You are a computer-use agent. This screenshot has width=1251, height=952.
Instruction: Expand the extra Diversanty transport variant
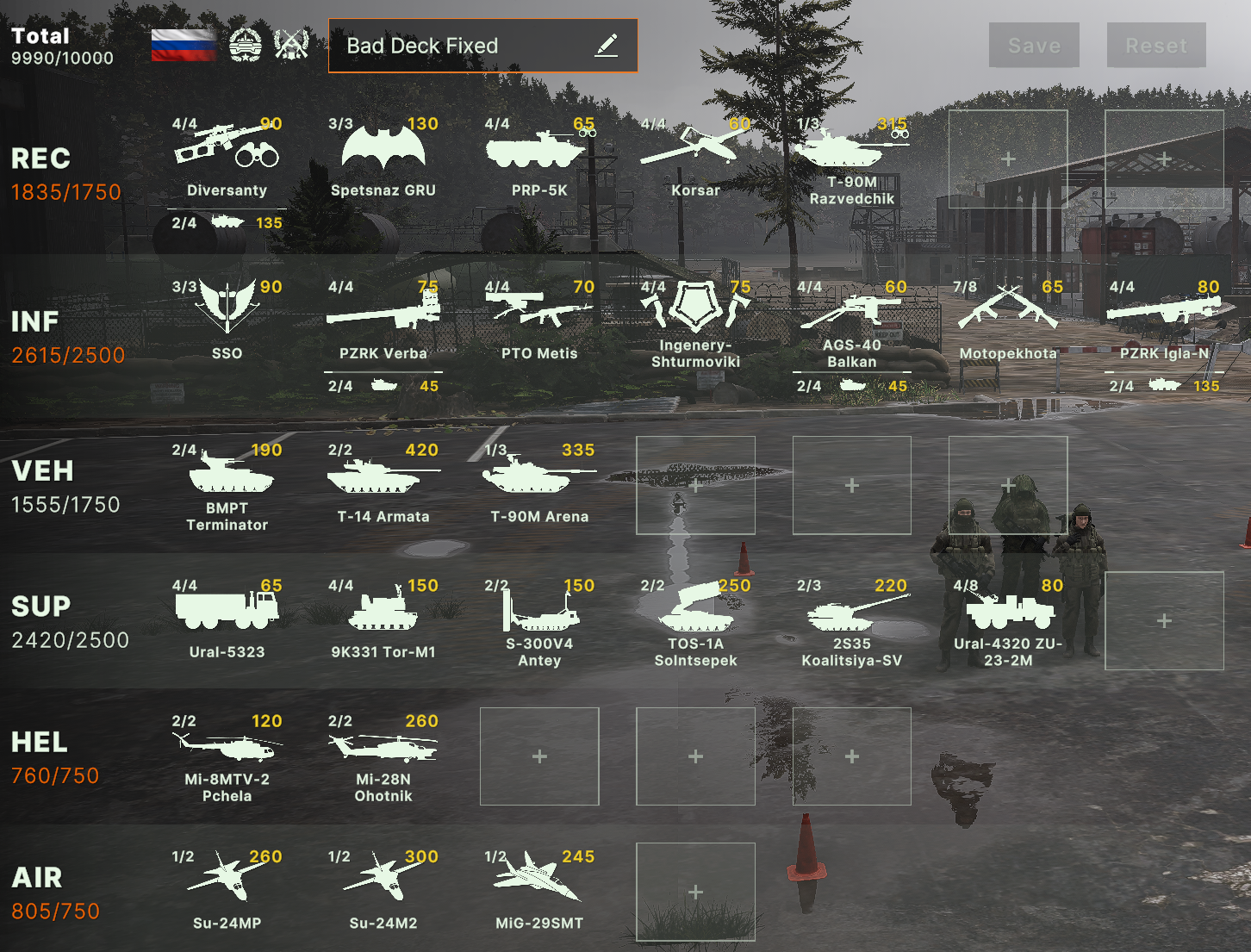coord(227,222)
